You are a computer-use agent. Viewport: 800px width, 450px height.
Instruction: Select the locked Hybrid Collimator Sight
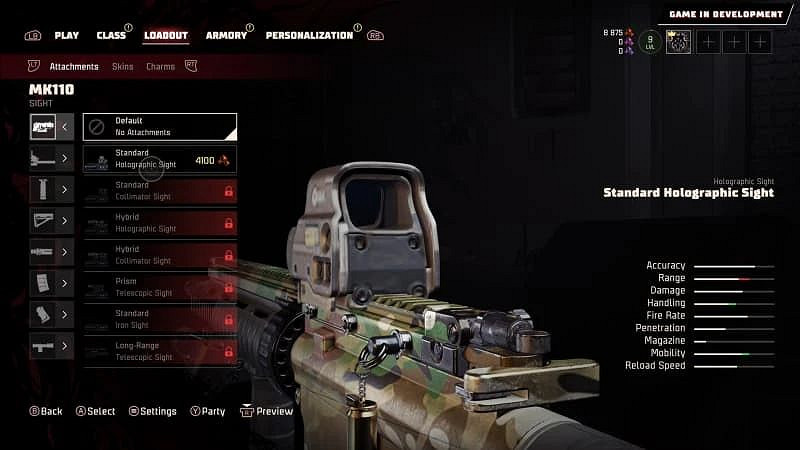tap(160, 254)
